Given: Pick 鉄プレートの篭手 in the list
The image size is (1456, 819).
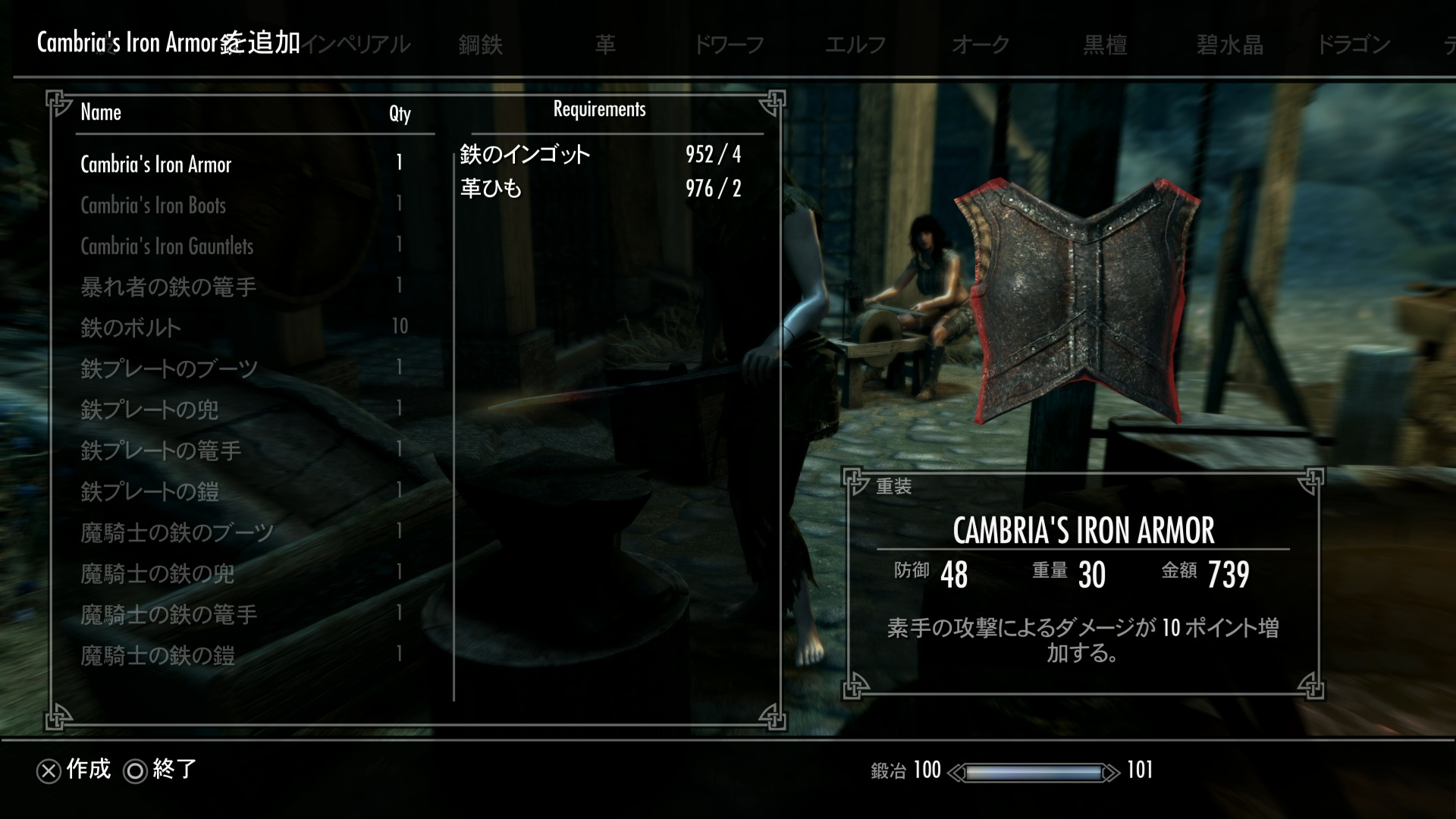Looking at the screenshot, I should [x=161, y=450].
